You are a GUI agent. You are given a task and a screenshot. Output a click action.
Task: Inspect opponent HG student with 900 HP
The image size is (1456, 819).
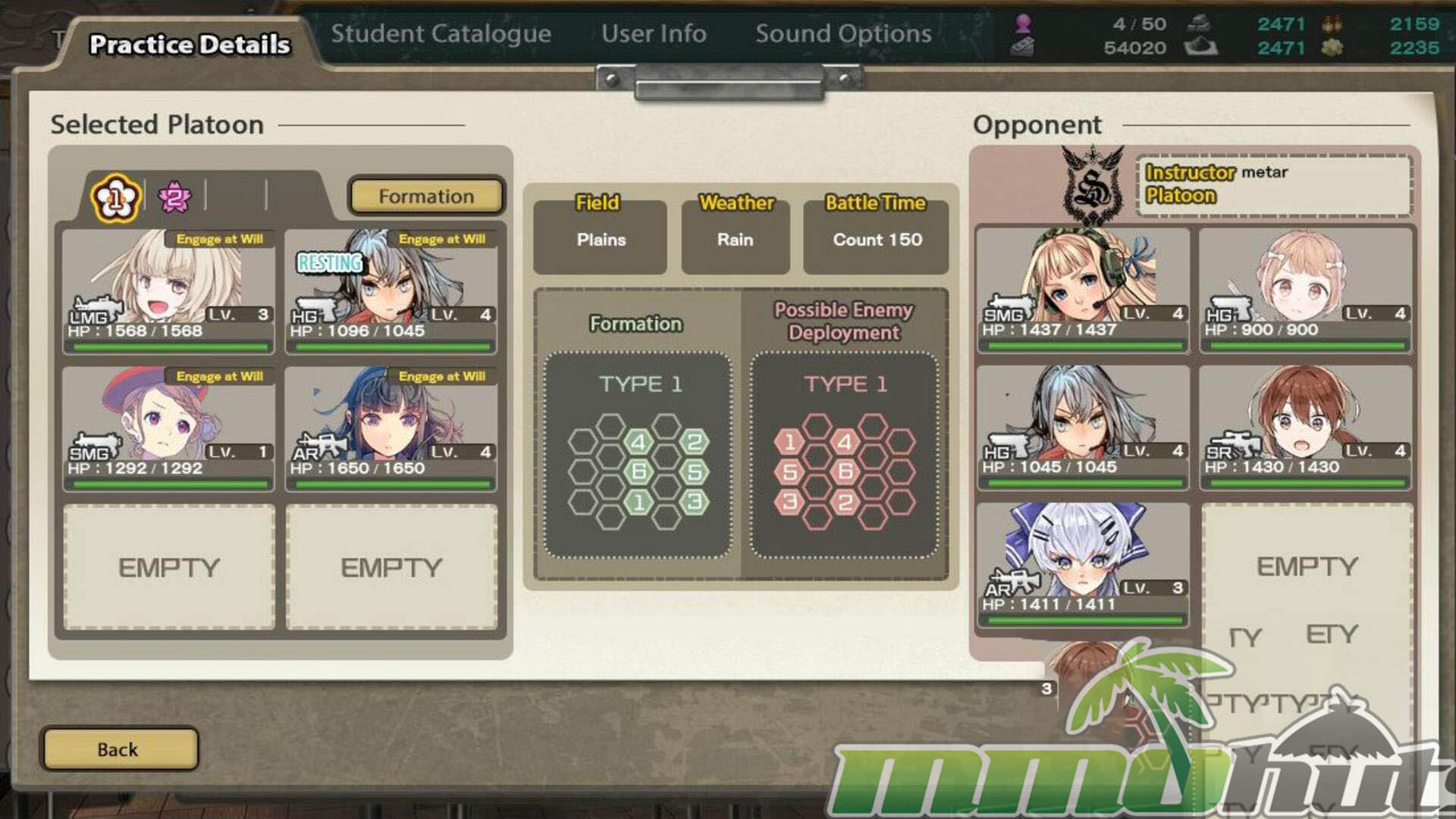[1305, 290]
